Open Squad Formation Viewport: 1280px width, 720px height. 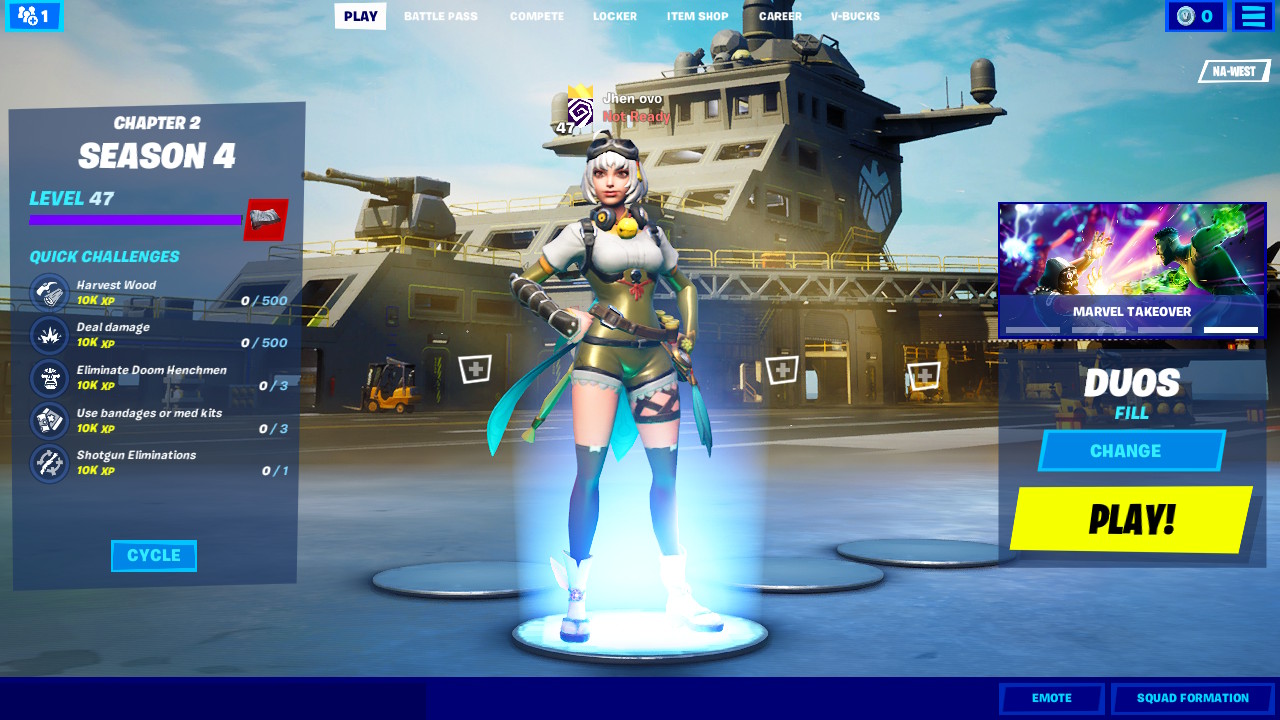(x=1192, y=698)
